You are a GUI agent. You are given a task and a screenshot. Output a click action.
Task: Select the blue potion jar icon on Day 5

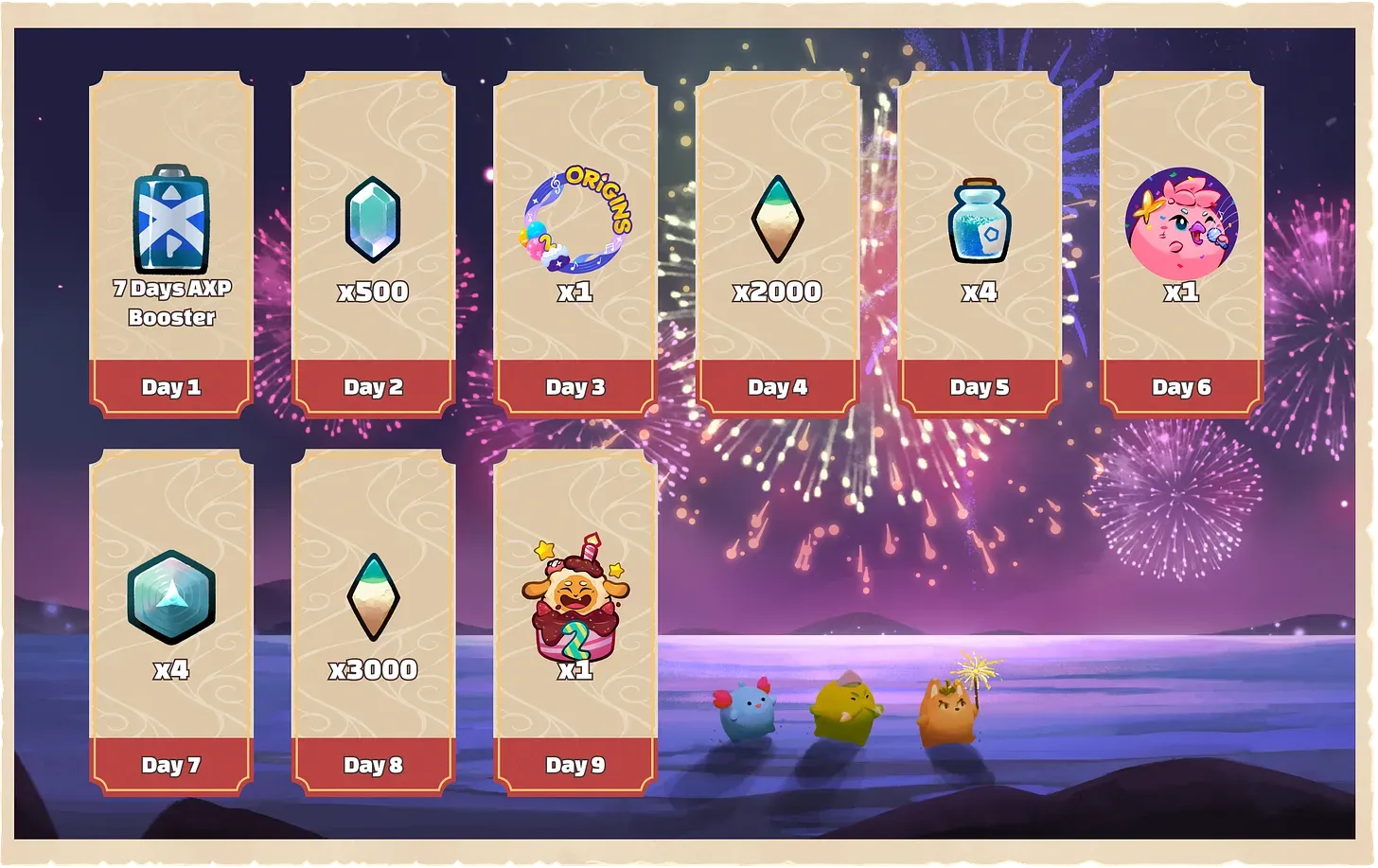(x=980, y=220)
